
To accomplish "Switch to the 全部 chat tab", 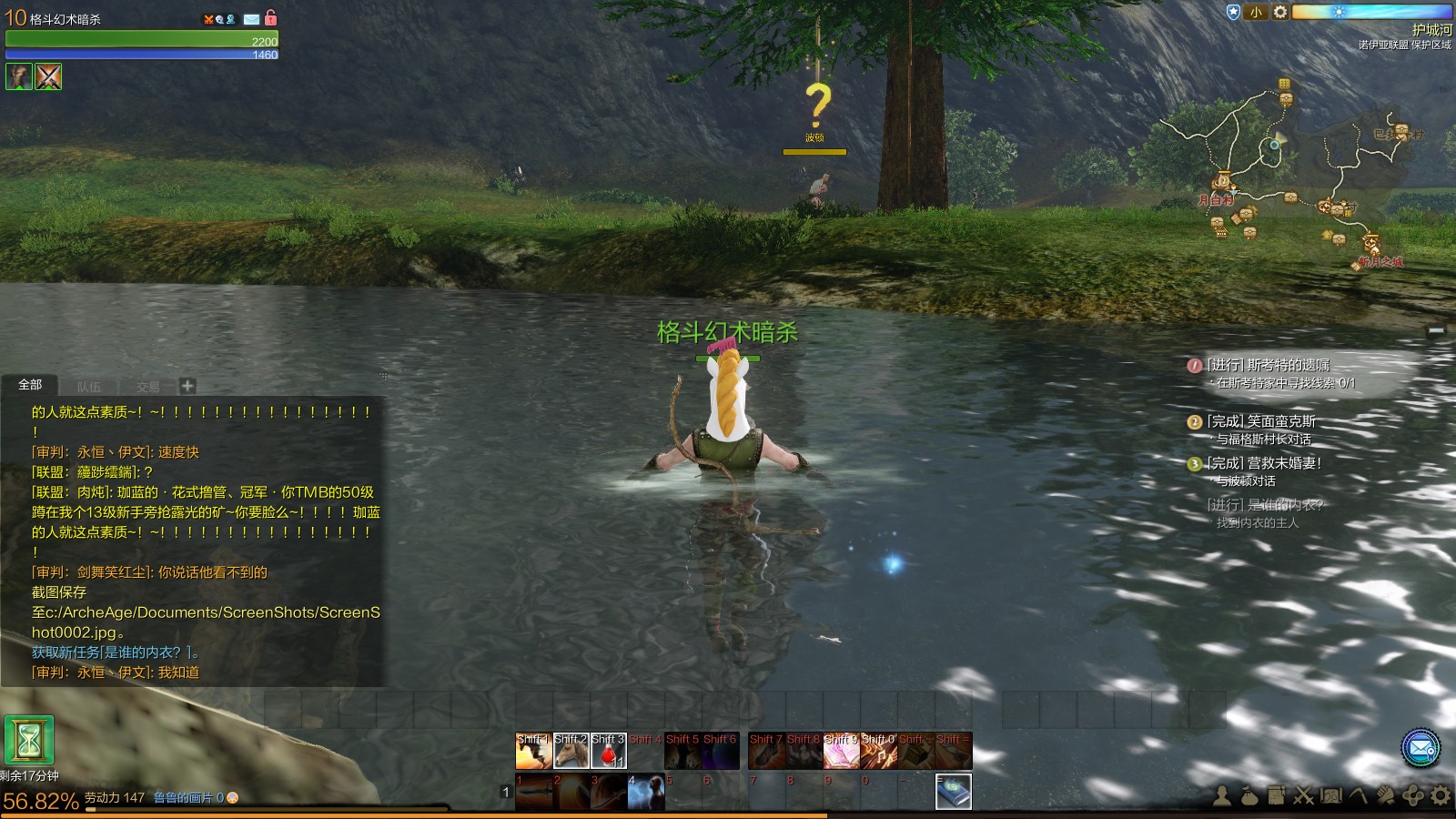I will [30, 385].
